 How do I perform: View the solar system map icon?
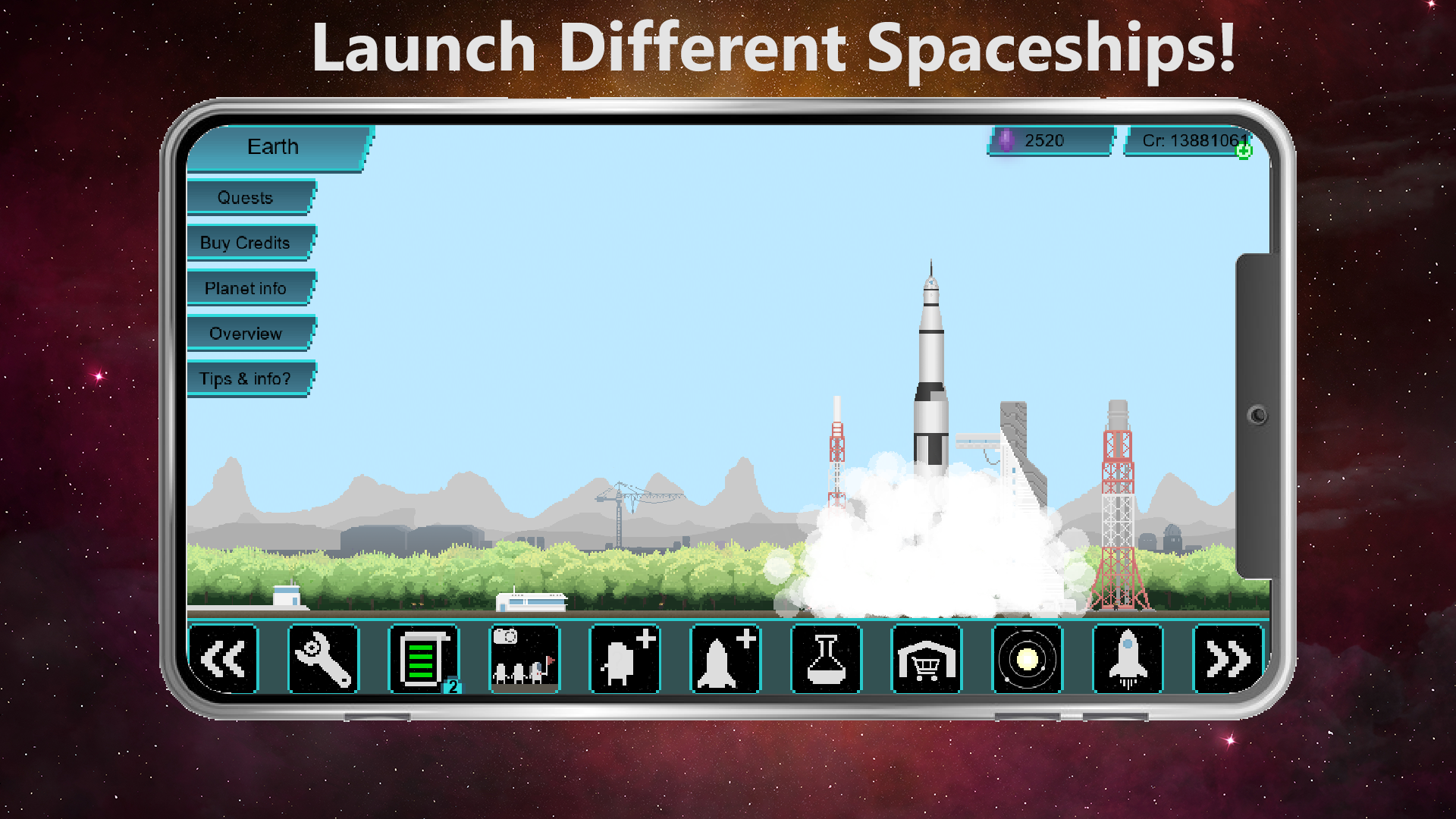(x=1027, y=659)
